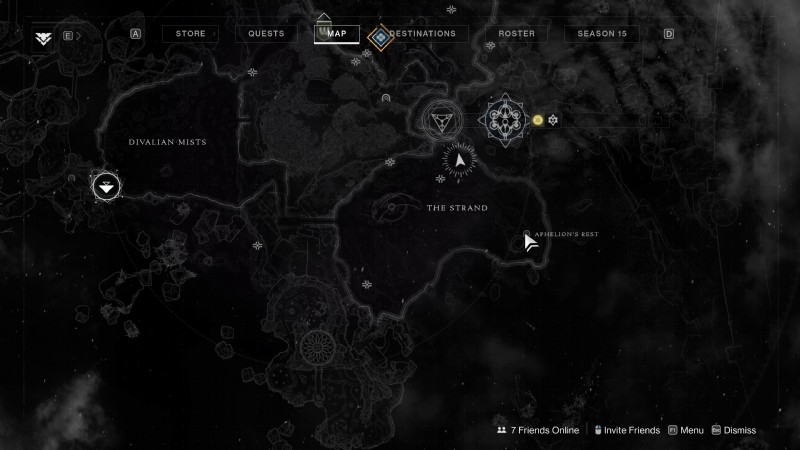The height and width of the screenshot is (450, 800).
Task: Select the Aphelion's Rest lost sector marker
Action: (x=527, y=236)
